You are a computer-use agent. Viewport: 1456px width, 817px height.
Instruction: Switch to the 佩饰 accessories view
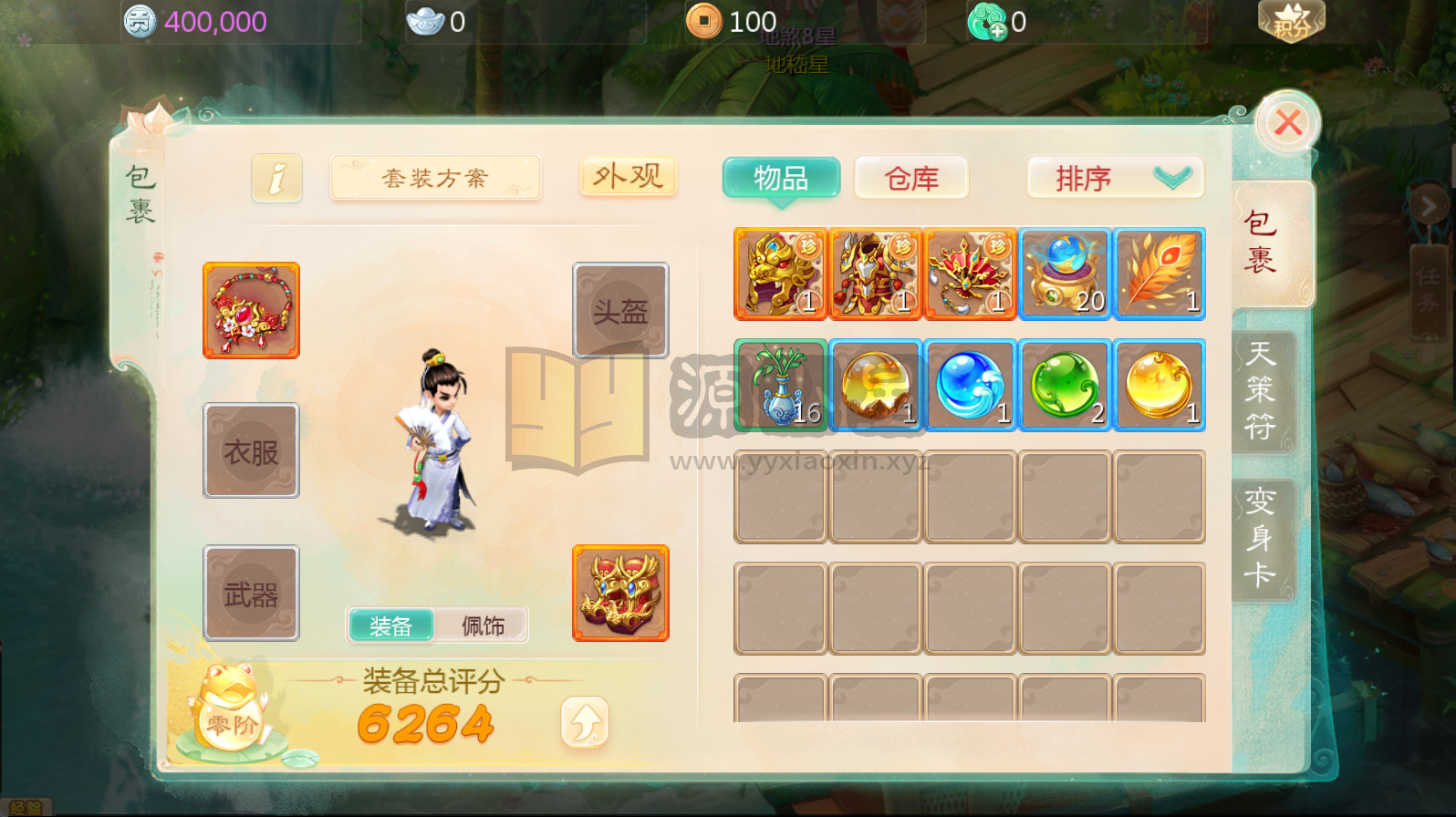point(483,625)
